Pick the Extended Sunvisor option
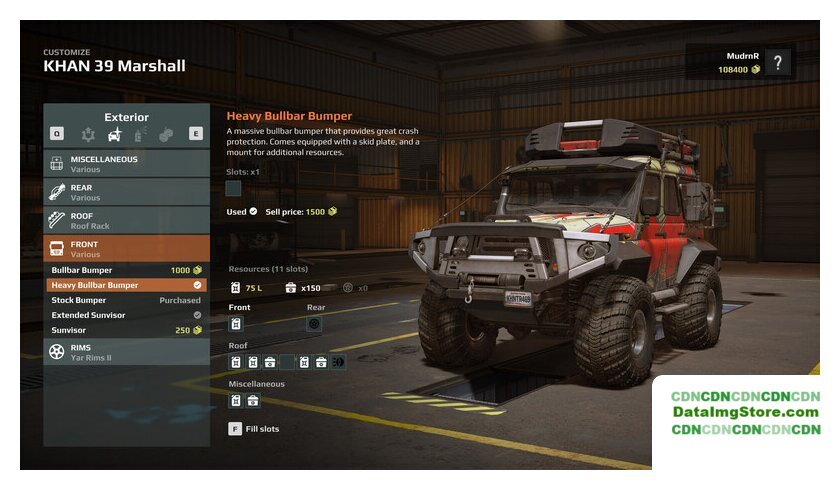The width and height of the screenshot is (840, 490). pos(126,315)
